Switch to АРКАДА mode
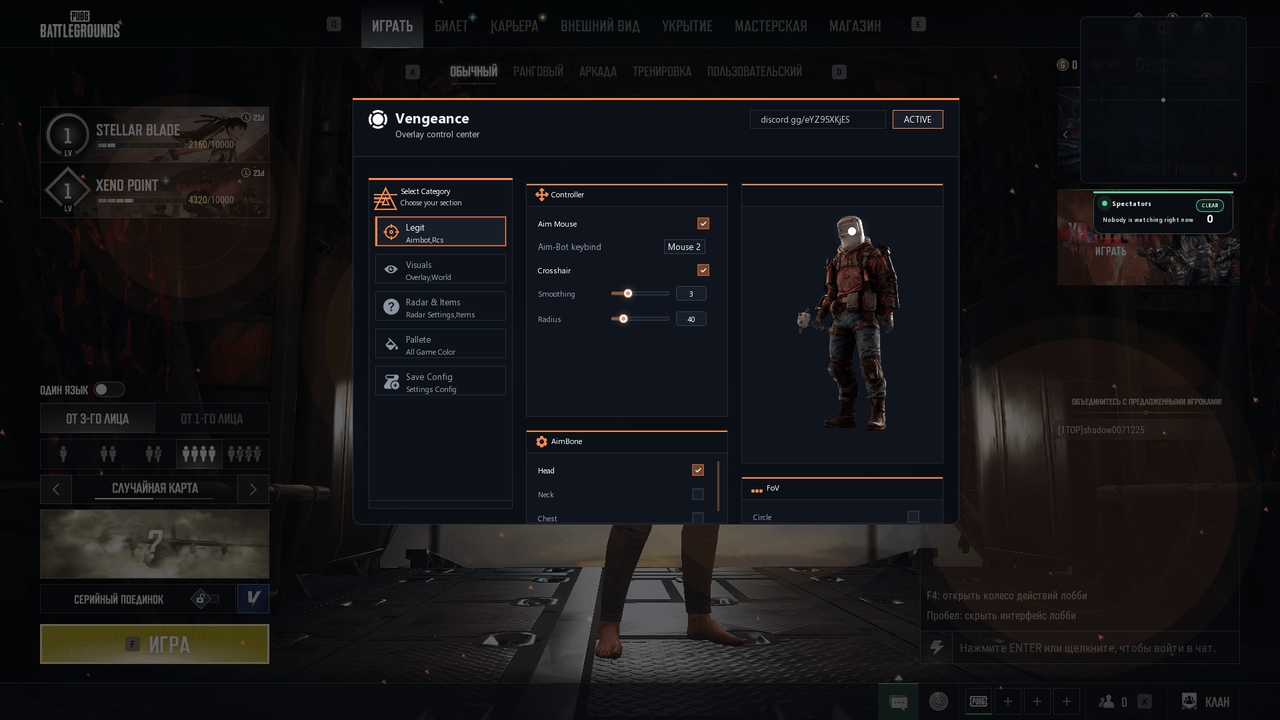This screenshot has height=720, width=1280. 598,72
